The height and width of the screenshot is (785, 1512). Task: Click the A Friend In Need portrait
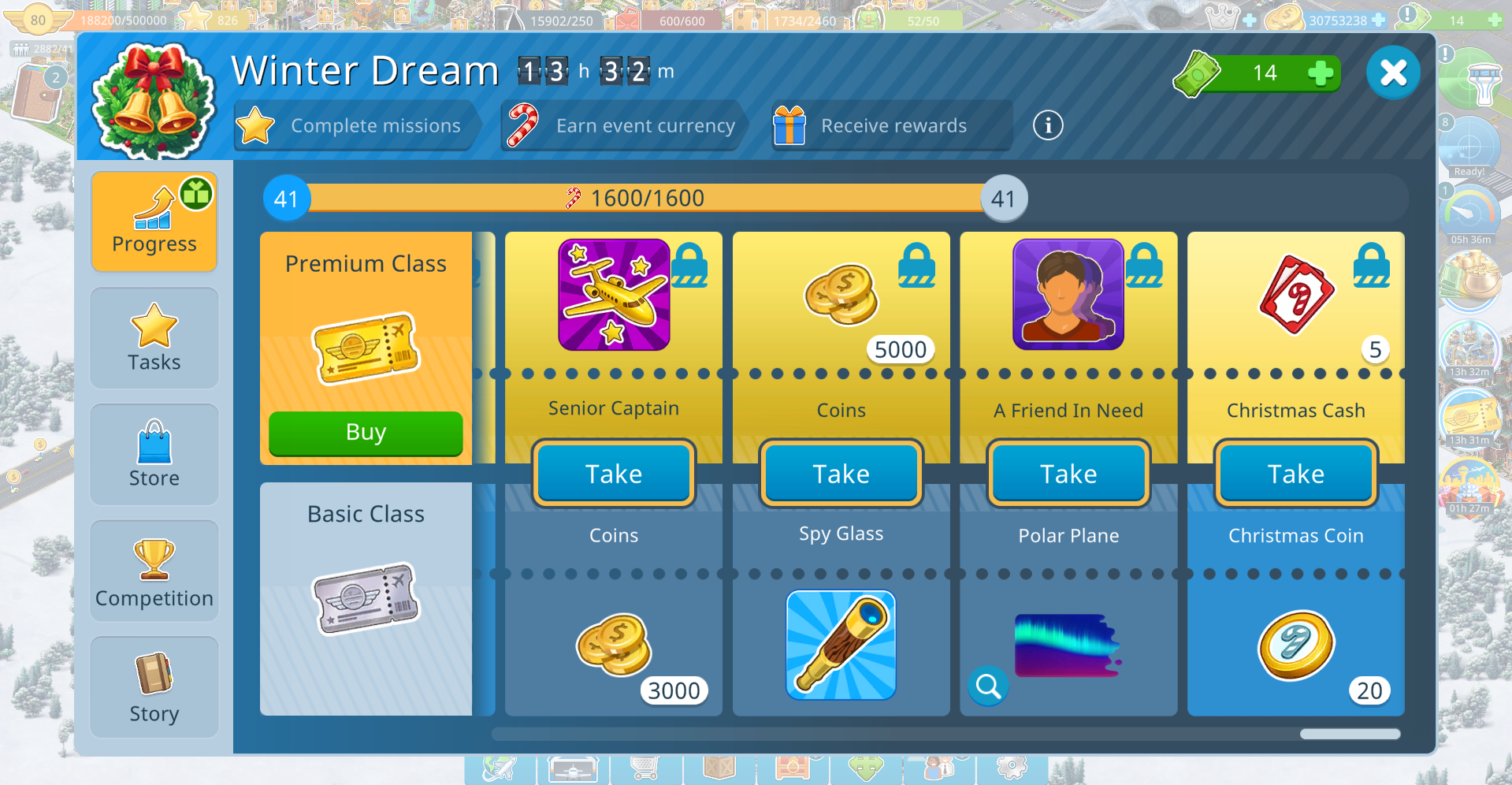[1068, 295]
